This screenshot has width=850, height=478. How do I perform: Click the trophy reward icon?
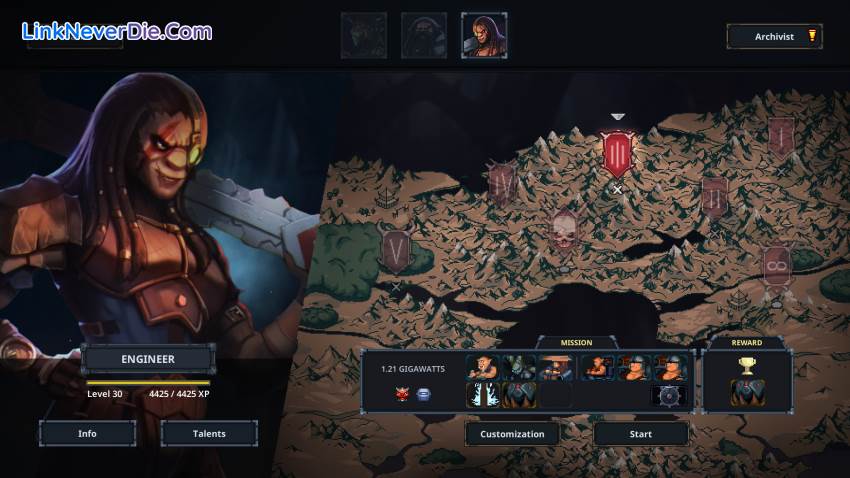(747, 367)
